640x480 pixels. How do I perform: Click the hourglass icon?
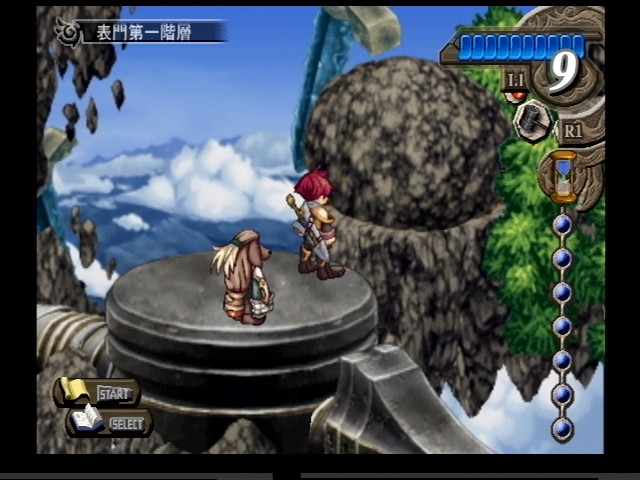coord(563,174)
